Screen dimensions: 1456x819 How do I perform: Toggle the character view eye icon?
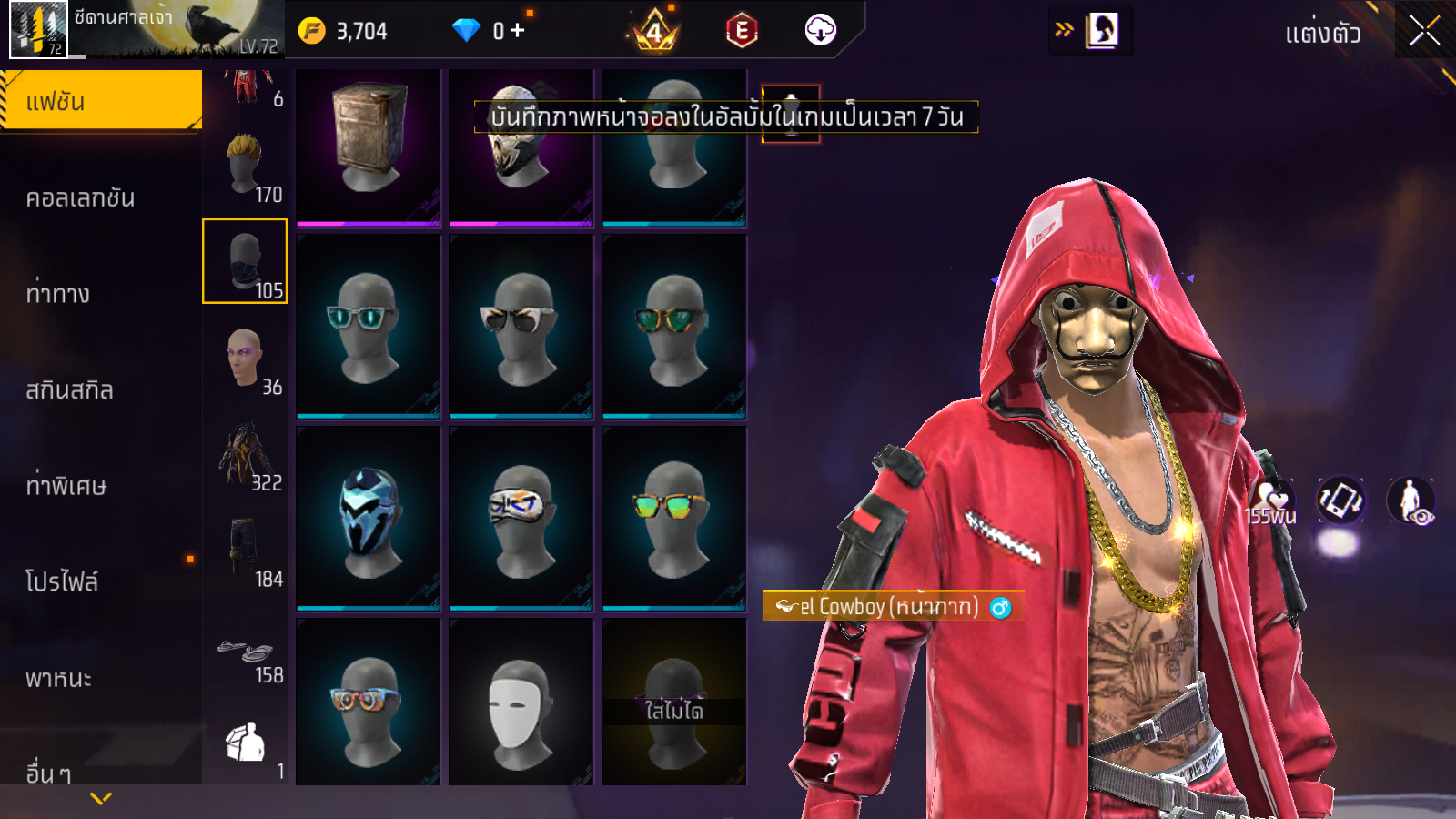pyautogui.click(x=1411, y=500)
